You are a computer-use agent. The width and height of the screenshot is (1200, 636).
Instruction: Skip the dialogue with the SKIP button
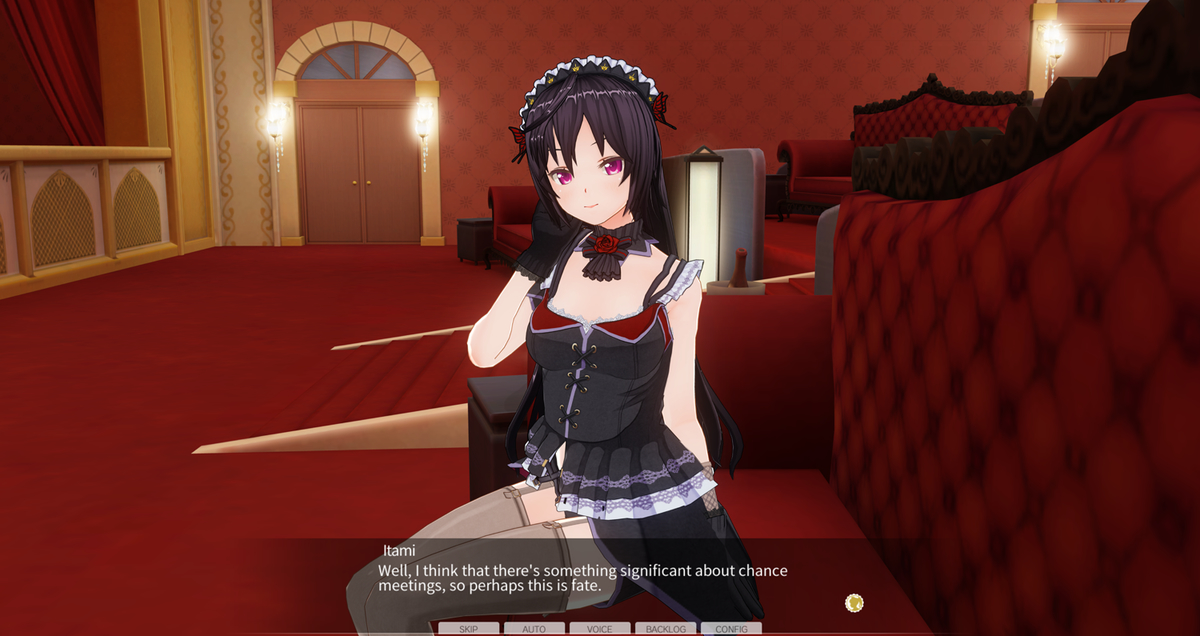(x=468, y=629)
